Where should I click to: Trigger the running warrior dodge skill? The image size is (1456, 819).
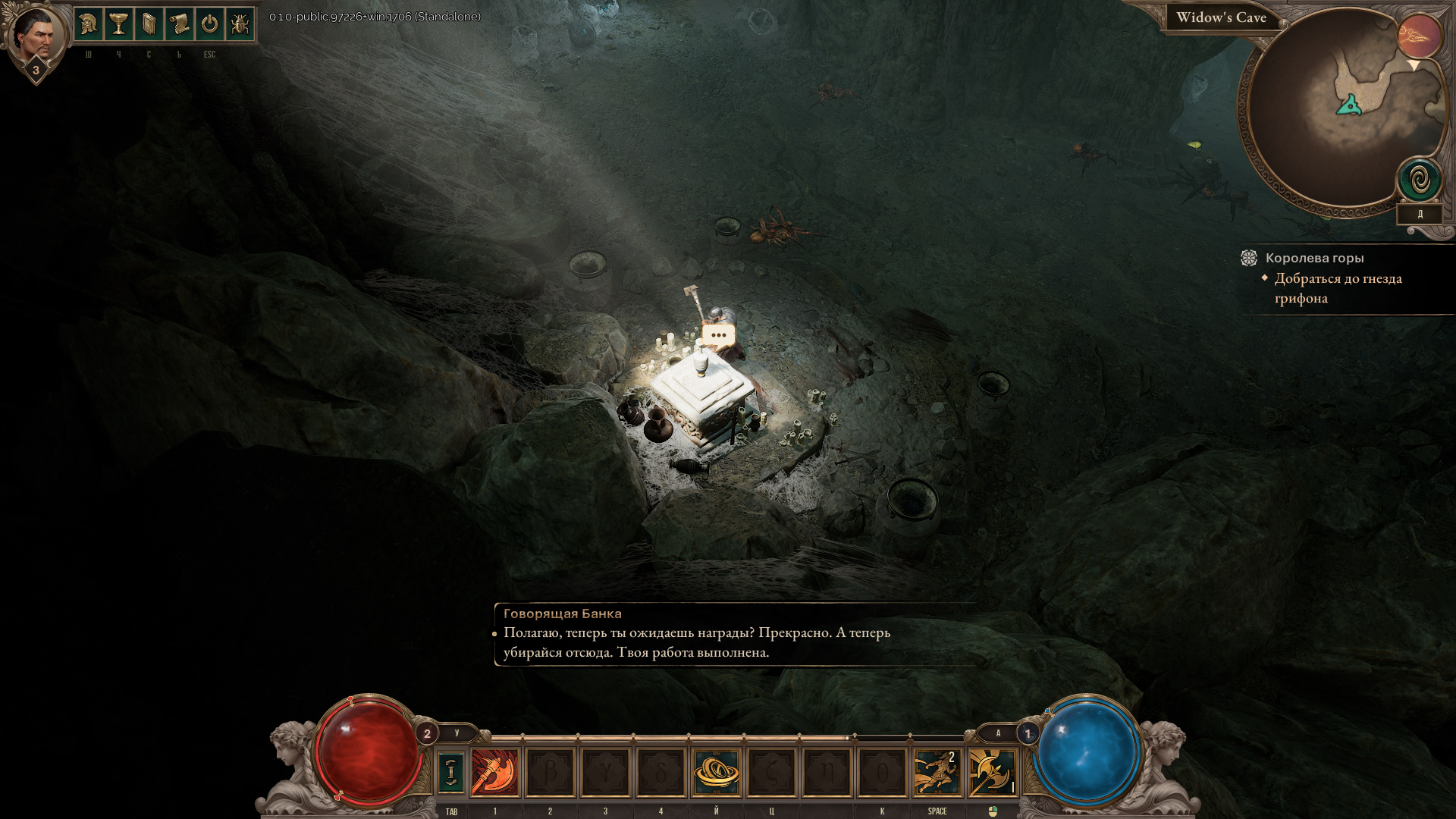coord(937,773)
